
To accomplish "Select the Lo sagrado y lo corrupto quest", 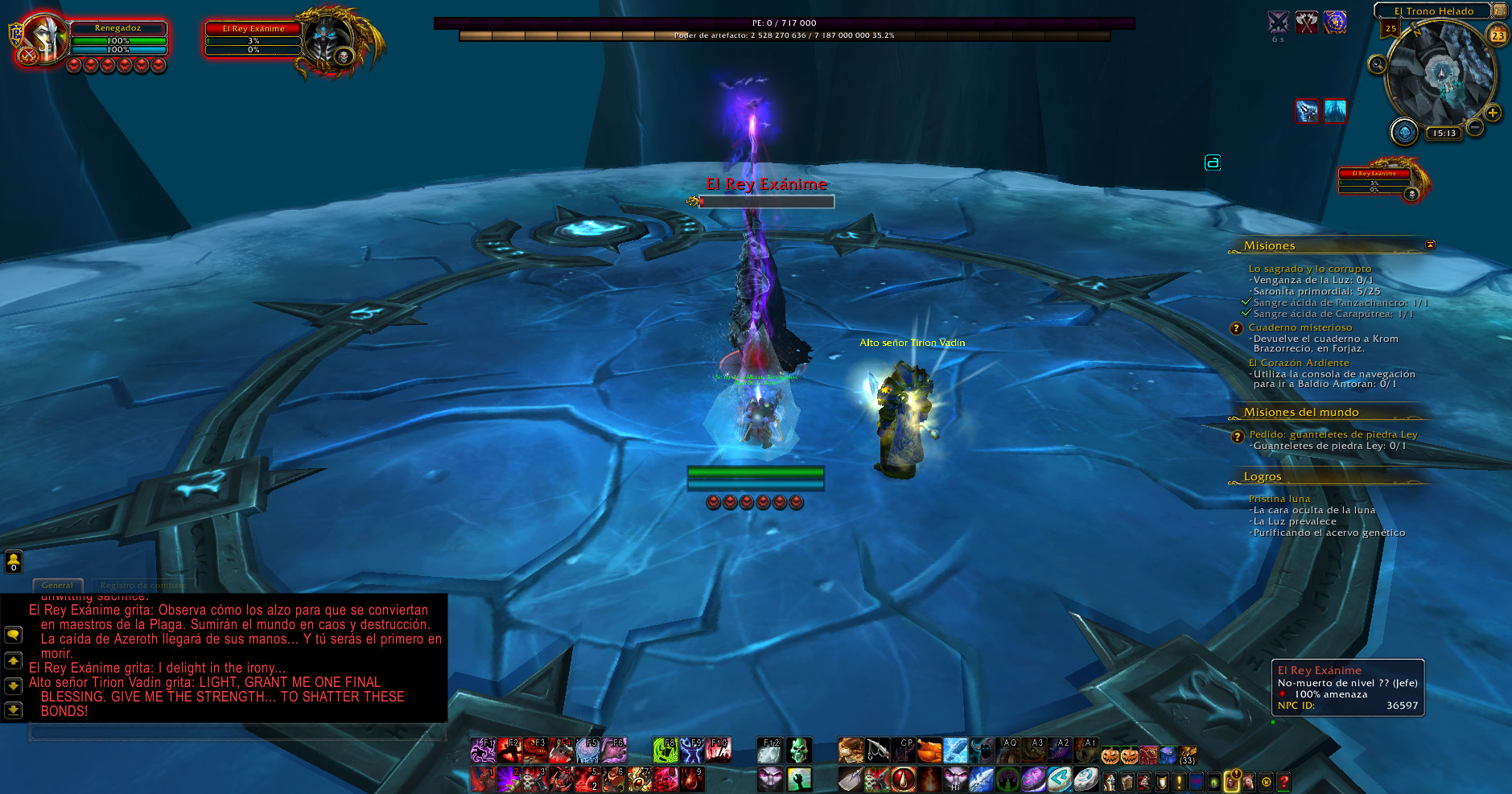I will click(x=1309, y=269).
